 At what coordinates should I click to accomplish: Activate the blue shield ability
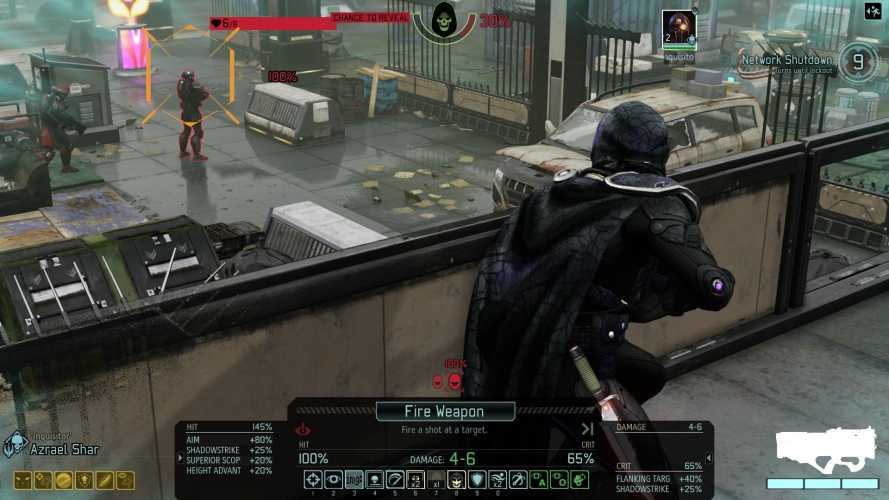tap(477, 480)
